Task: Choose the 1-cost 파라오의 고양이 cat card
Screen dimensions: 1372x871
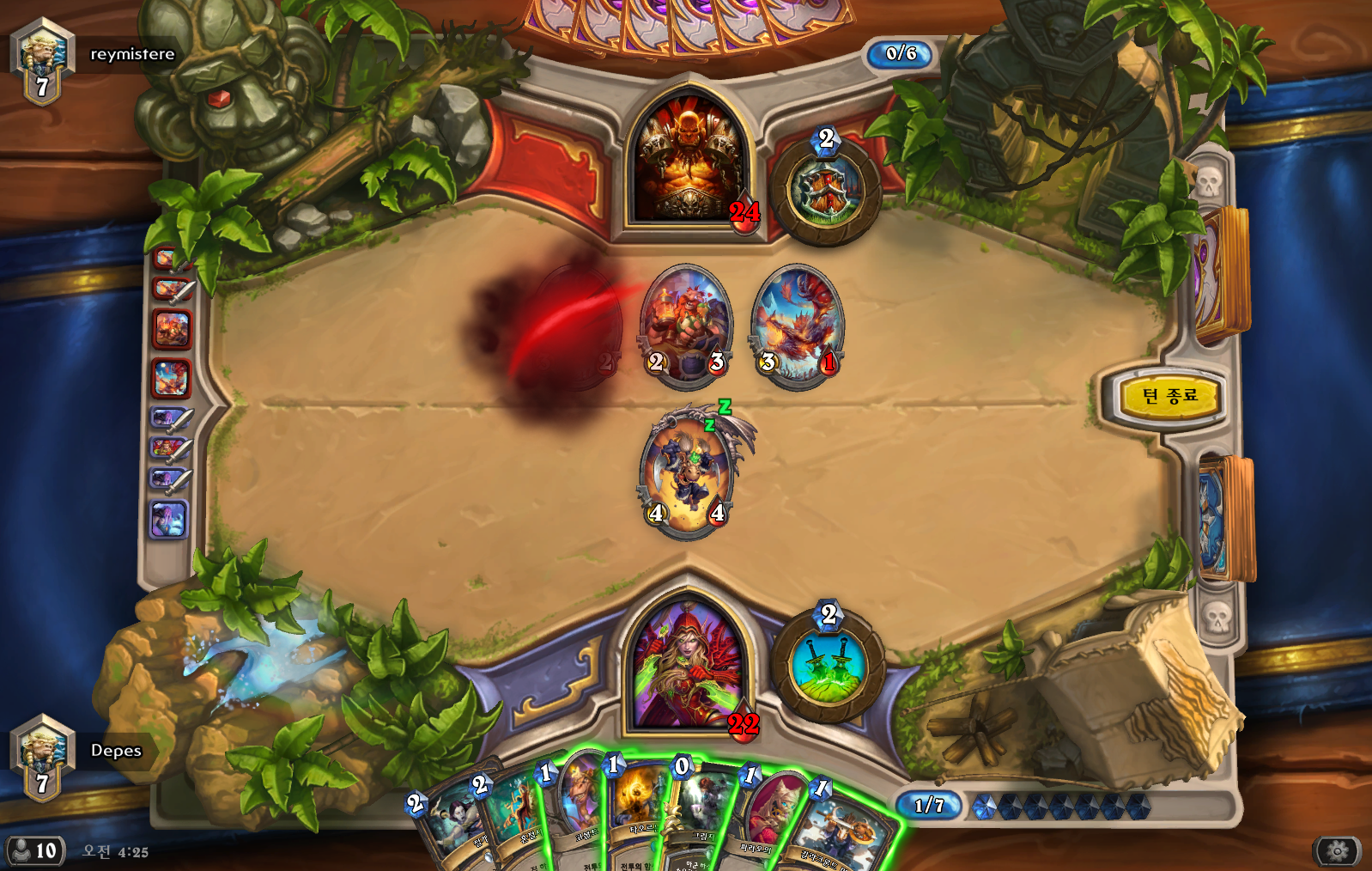Action: (767, 820)
